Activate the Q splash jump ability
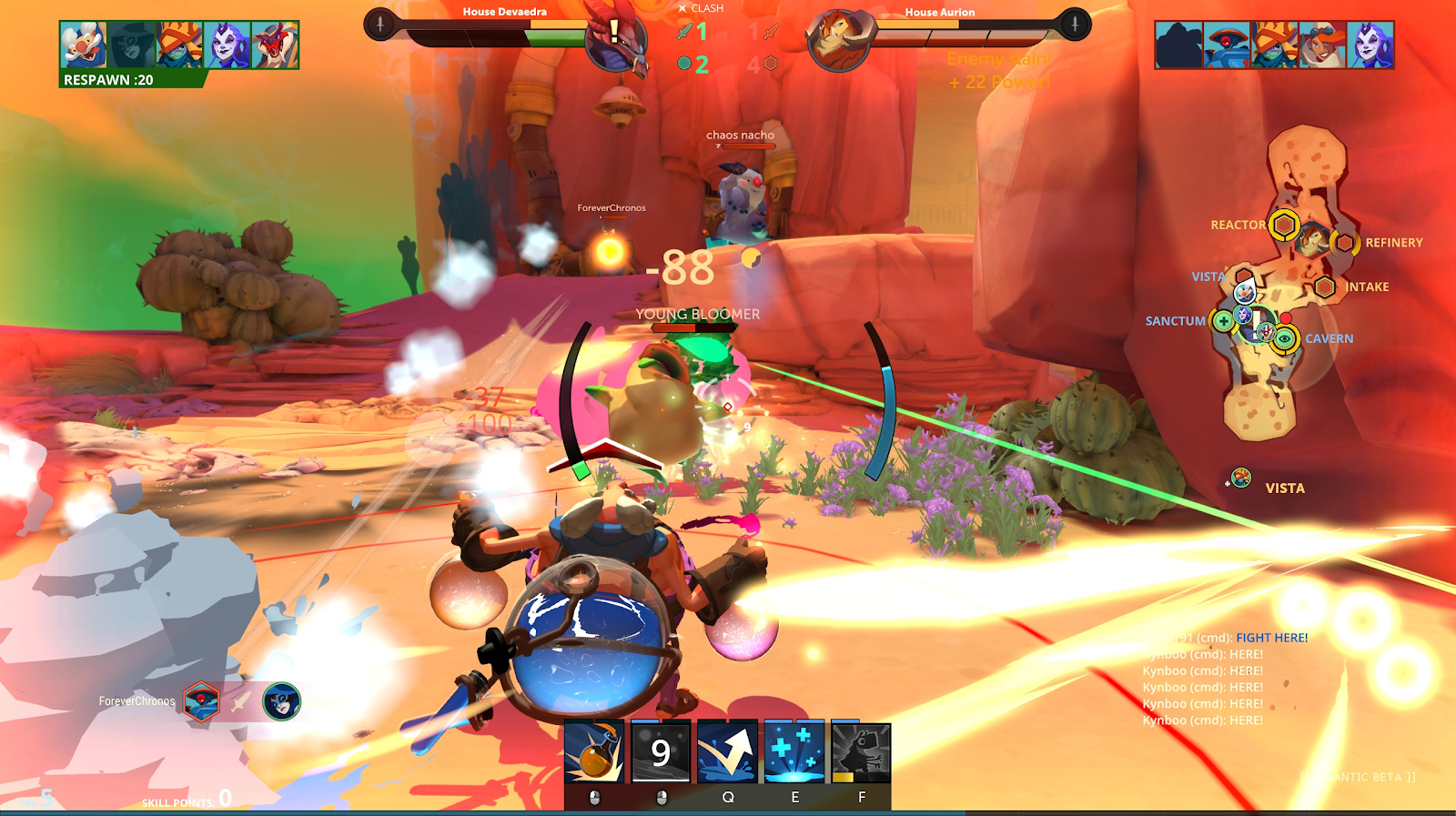This screenshot has height=816, width=1456. pyautogui.click(x=727, y=752)
